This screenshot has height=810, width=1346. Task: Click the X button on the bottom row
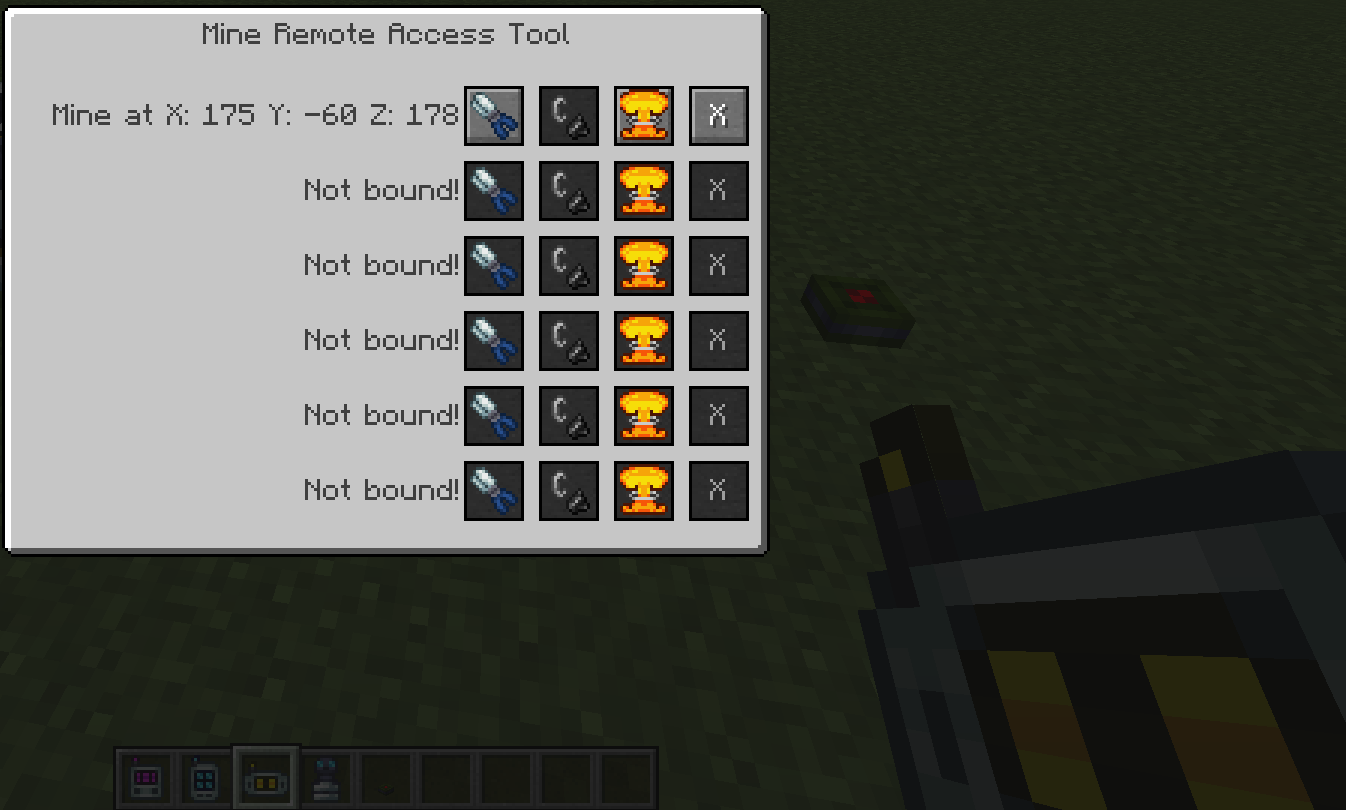coord(719,490)
